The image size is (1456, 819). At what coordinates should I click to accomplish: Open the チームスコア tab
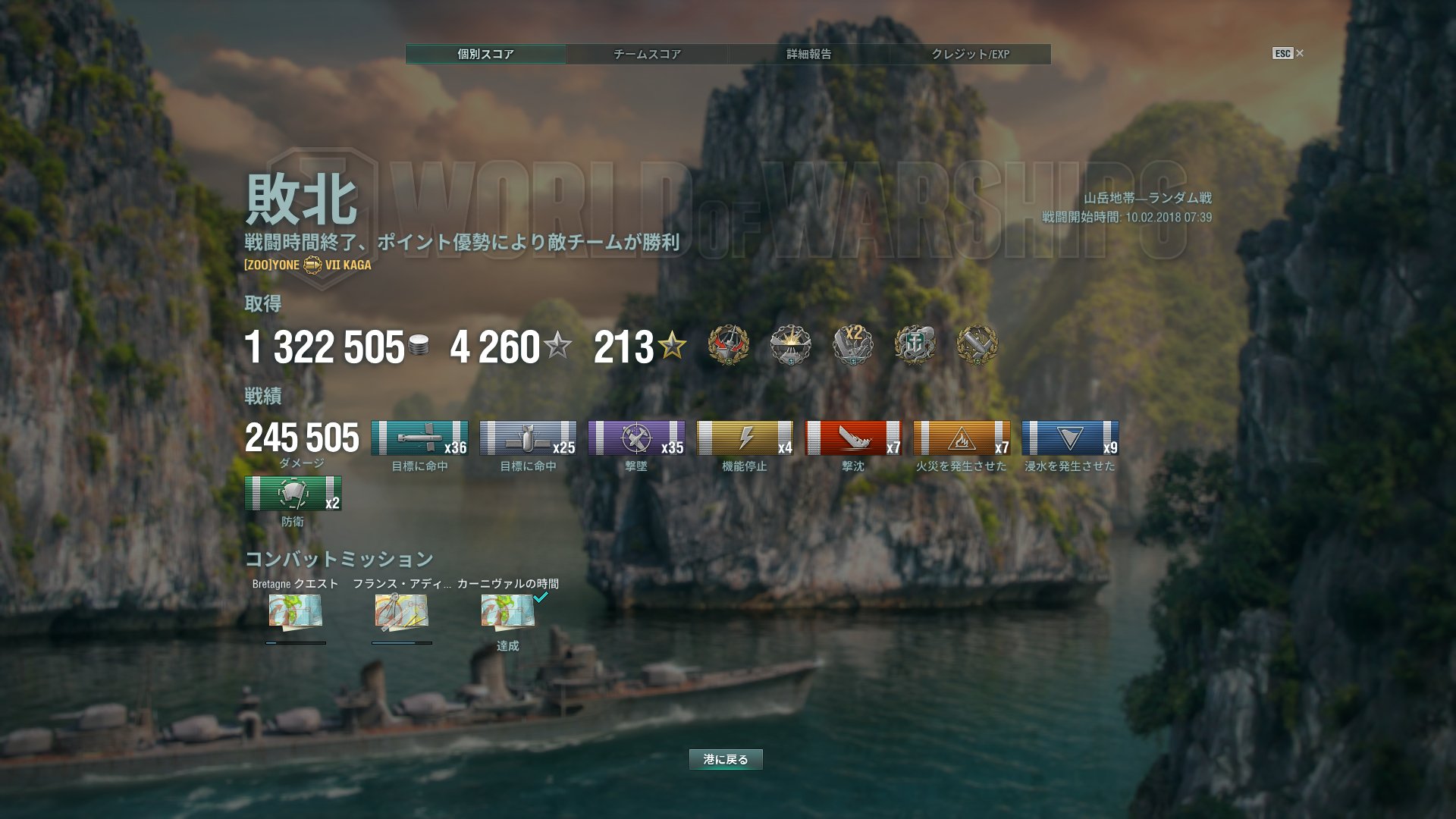click(647, 54)
